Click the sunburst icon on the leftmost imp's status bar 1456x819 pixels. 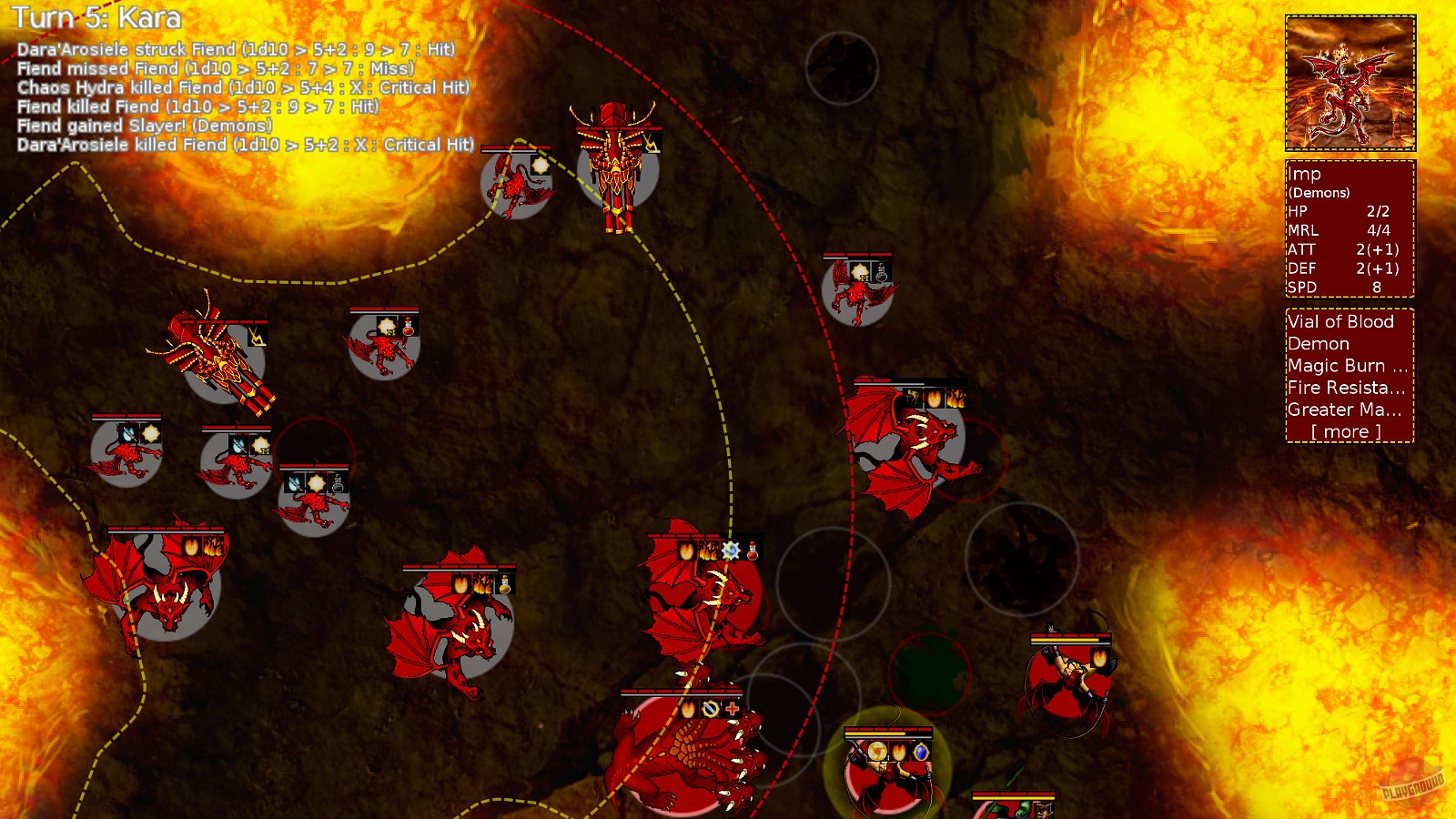coord(151,434)
